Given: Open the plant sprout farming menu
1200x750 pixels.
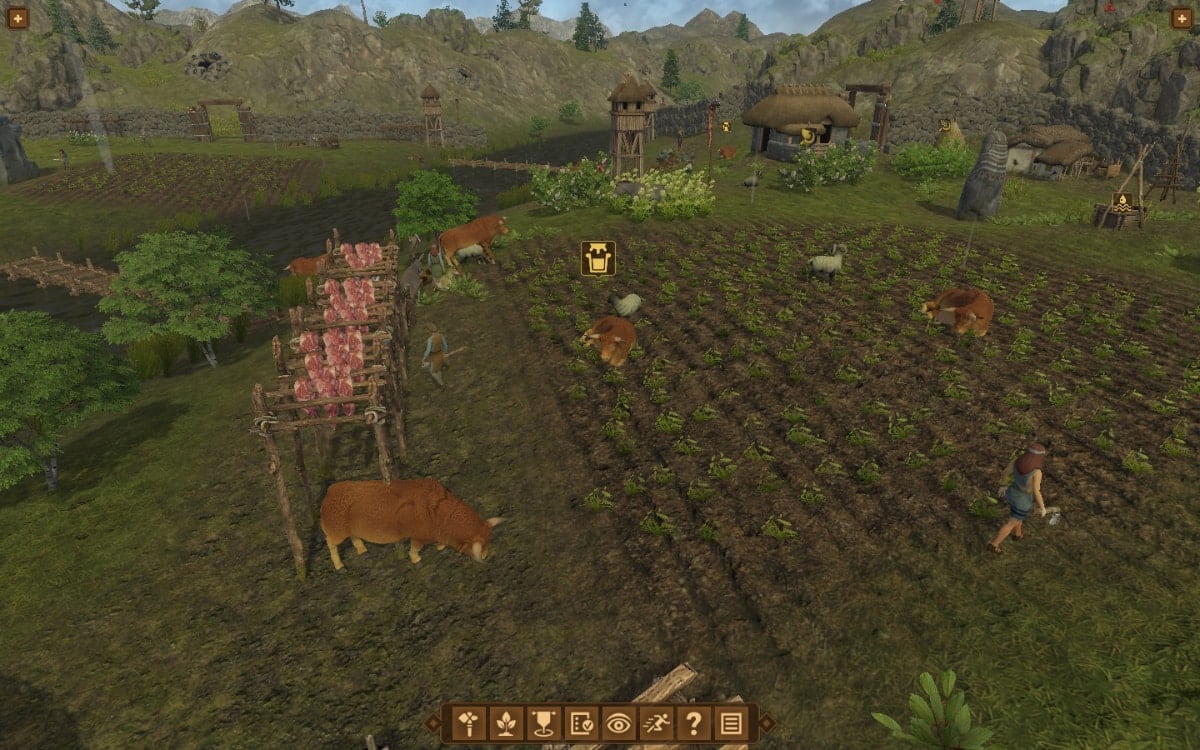Looking at the screenshot, I should (x=506, y=723).
